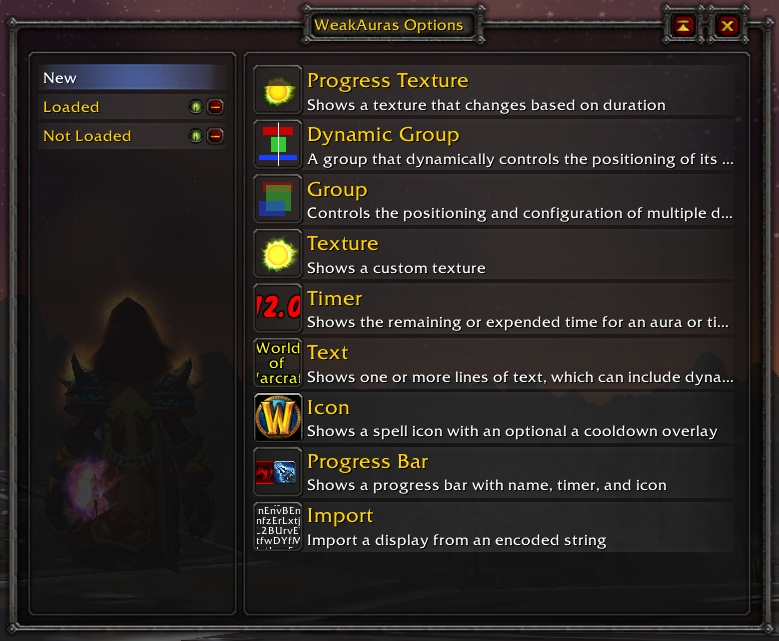Open the Loaded auras list
Screen dimensions: 779x641
tap(110, 107)
